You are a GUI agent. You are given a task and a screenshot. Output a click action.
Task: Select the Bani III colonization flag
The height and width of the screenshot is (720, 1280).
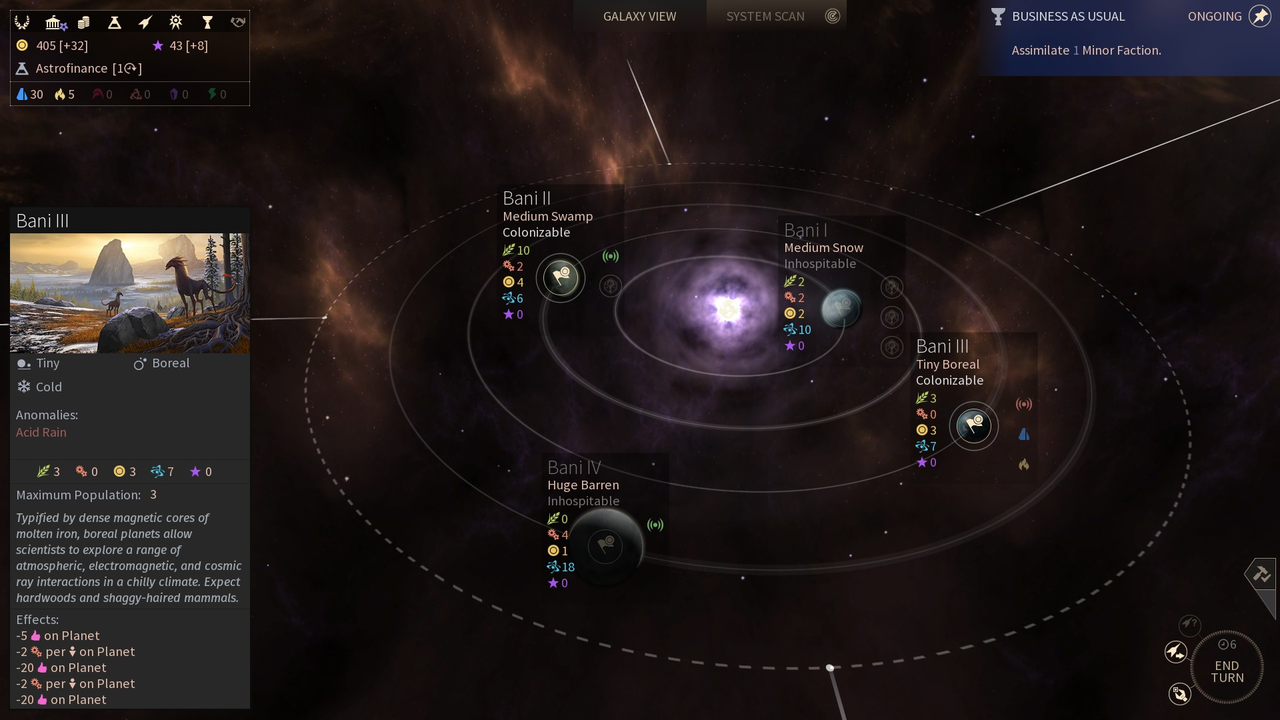pyautogui.click(x=973, y=426)
